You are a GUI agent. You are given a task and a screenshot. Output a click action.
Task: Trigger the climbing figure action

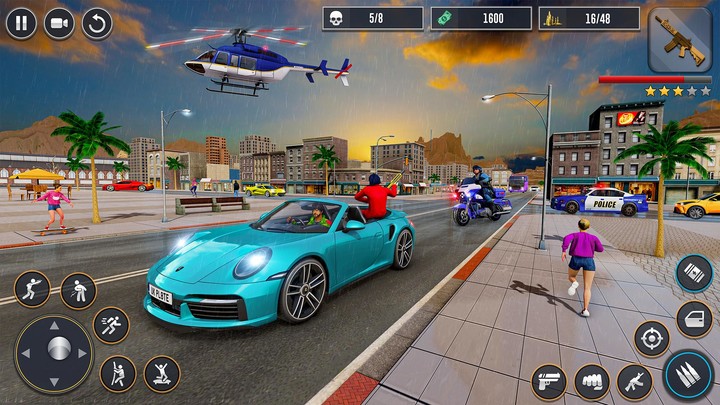tap(118, 374)
